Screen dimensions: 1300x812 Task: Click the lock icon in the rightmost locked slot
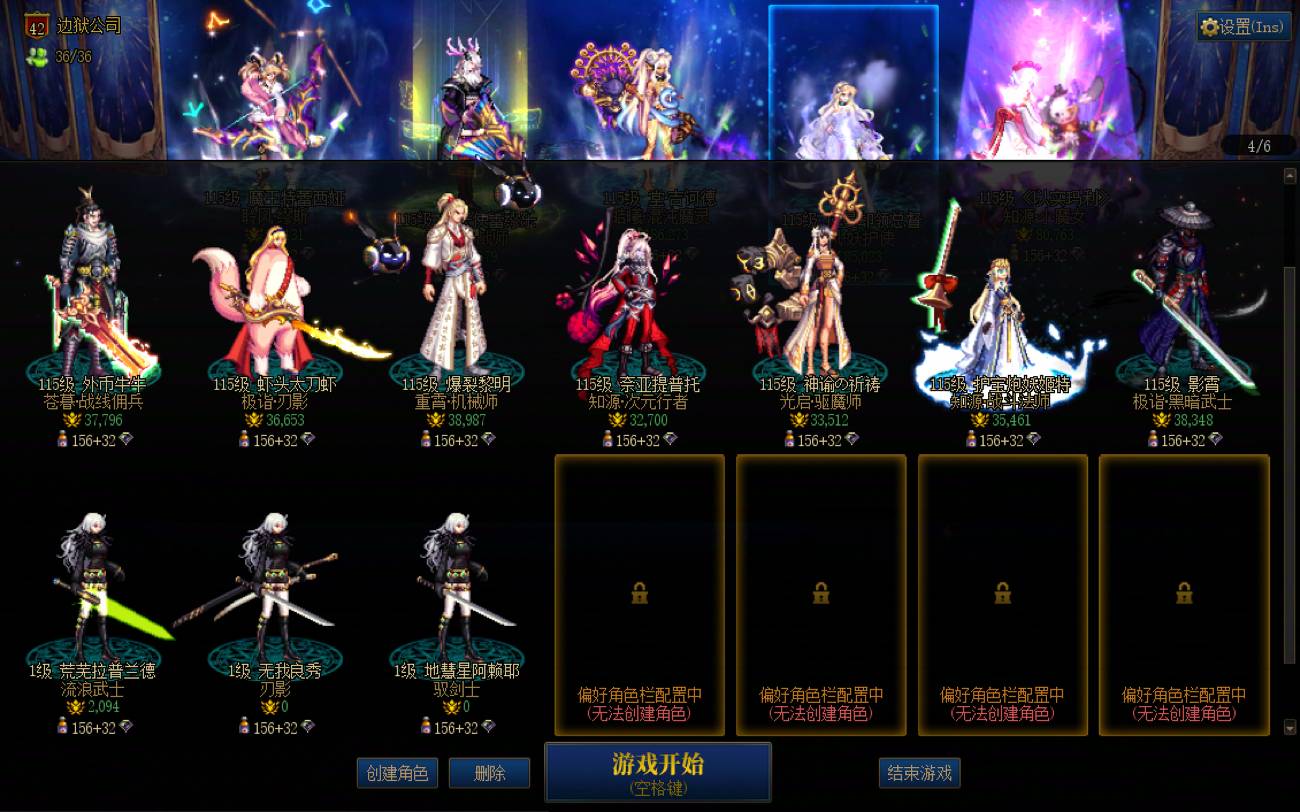click(1185, 594)
